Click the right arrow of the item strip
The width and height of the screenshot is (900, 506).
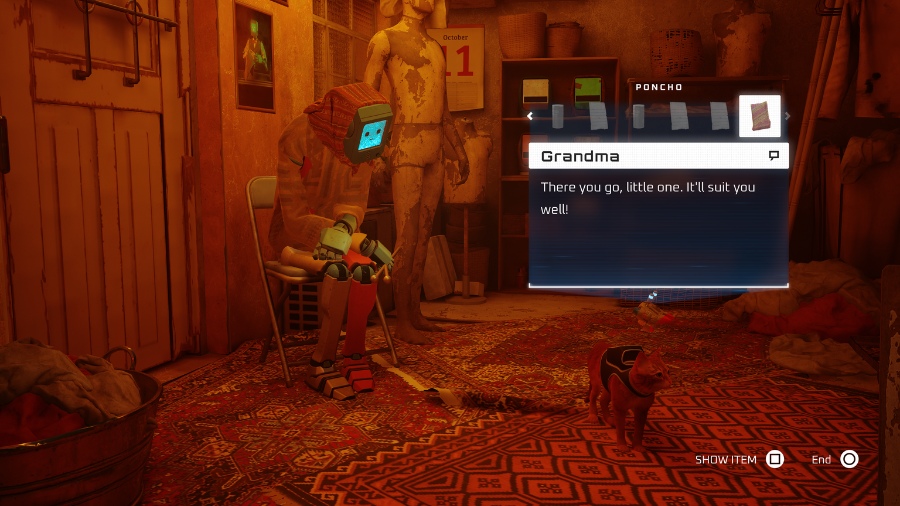click(787, 116)
